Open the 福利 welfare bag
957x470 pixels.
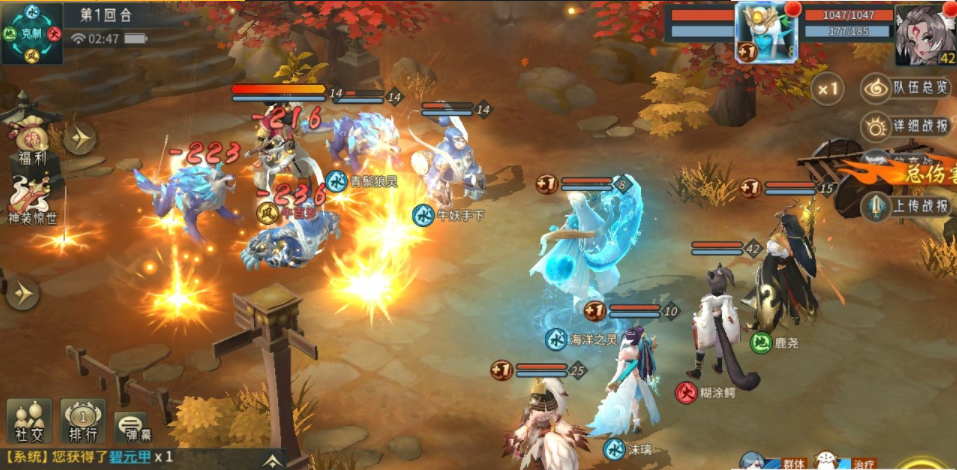click(x=27, y=138)
